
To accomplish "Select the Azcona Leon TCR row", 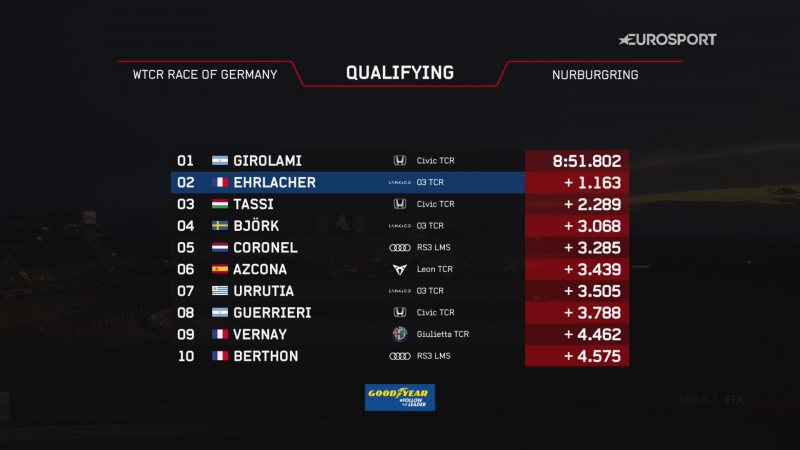I will click(x=400, y=269).
